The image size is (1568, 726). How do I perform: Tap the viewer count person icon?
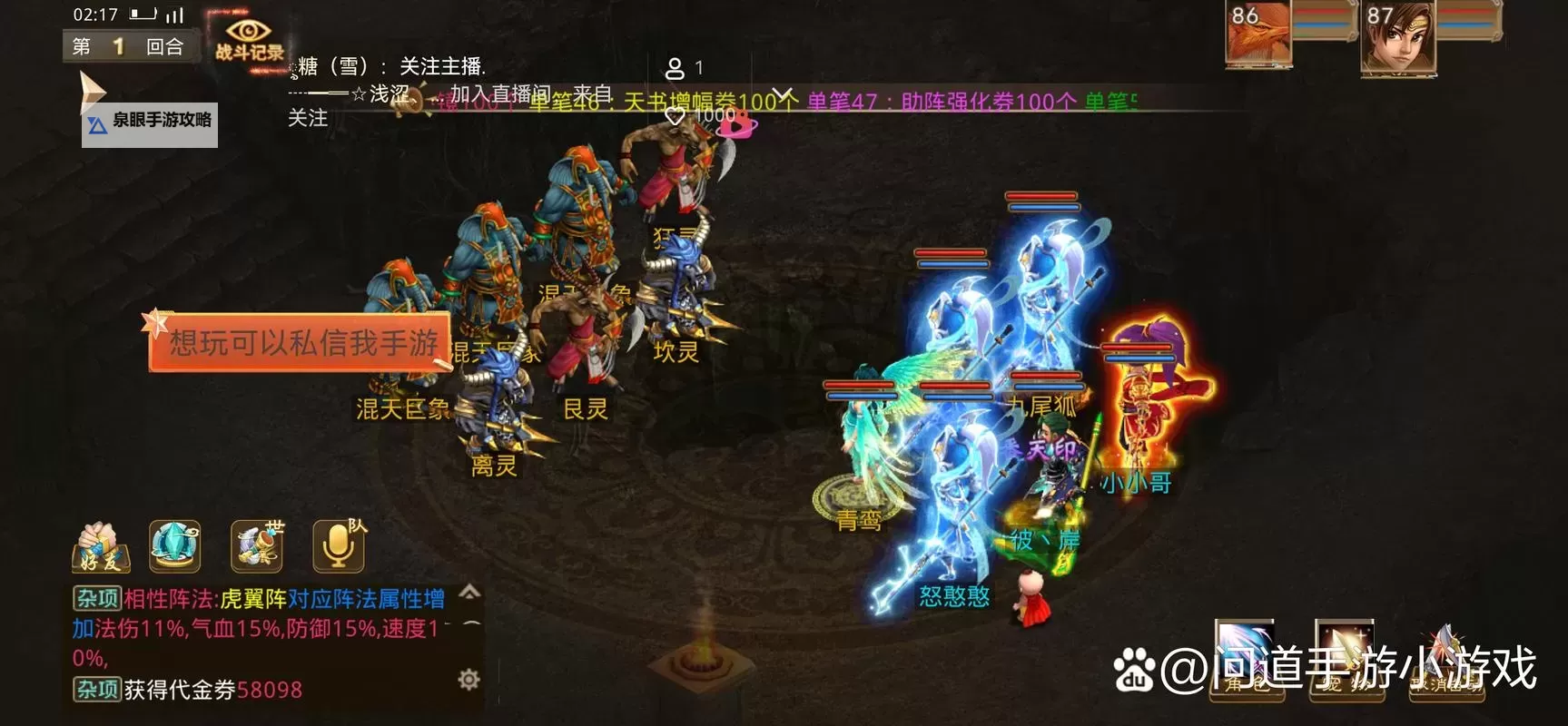click(x=676, y=68)
